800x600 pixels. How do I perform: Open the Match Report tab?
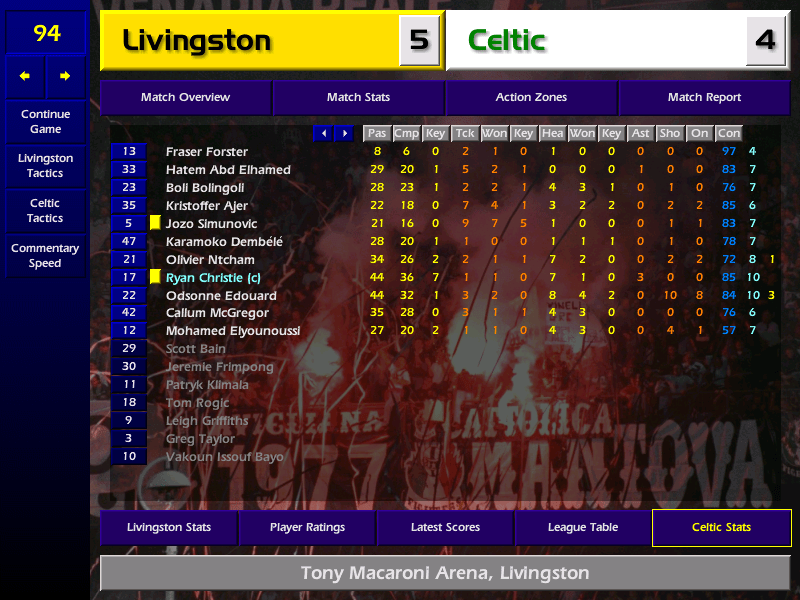click(704, 98)
